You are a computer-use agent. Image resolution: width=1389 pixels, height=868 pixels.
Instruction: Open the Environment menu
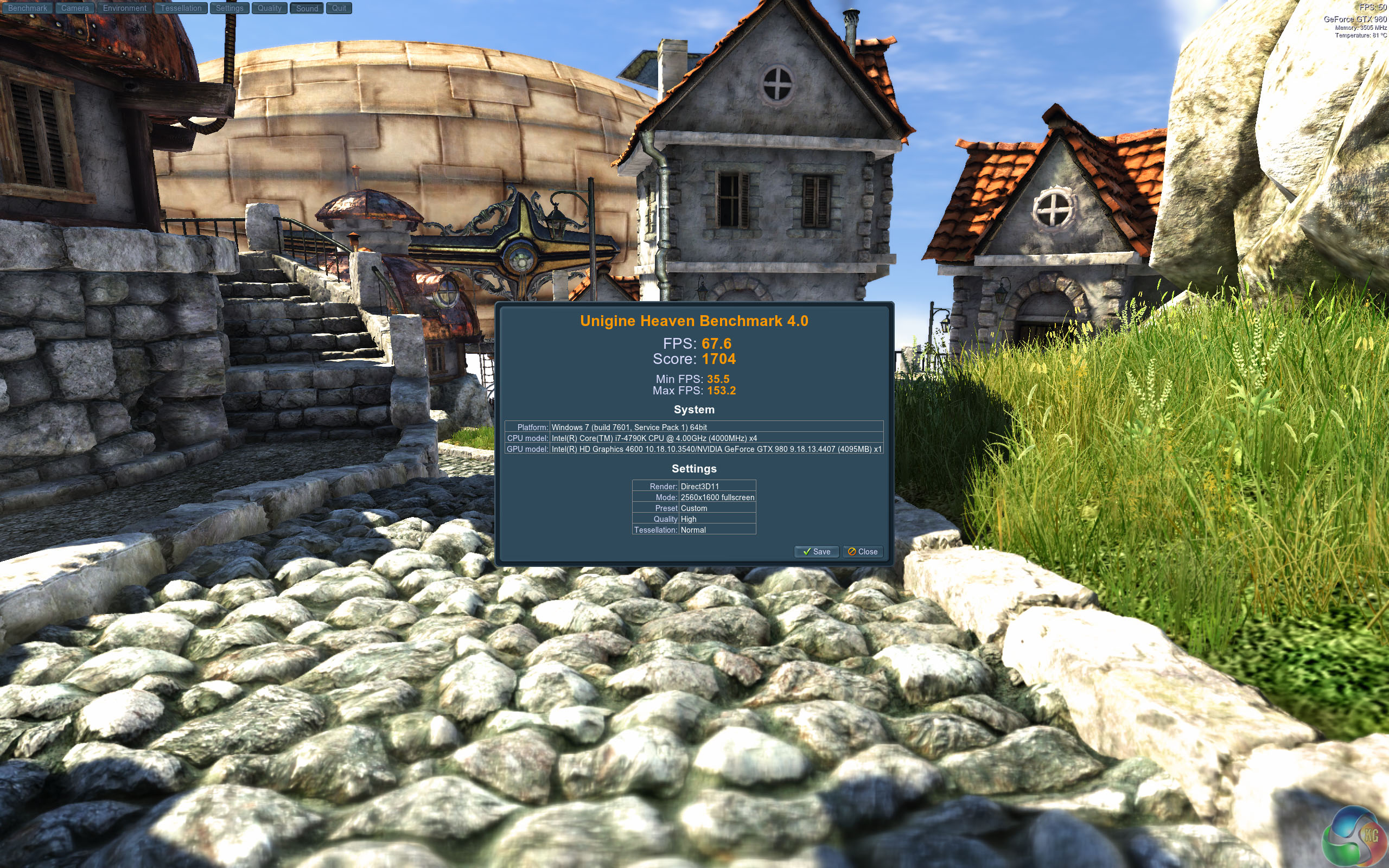(125, 8)
